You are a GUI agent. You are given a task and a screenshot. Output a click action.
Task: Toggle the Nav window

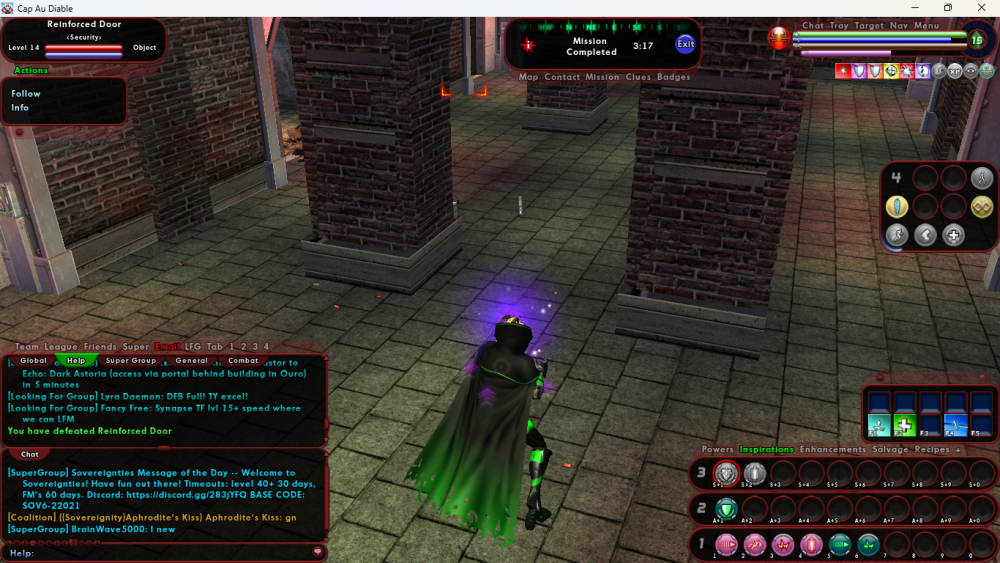point(899,26)
